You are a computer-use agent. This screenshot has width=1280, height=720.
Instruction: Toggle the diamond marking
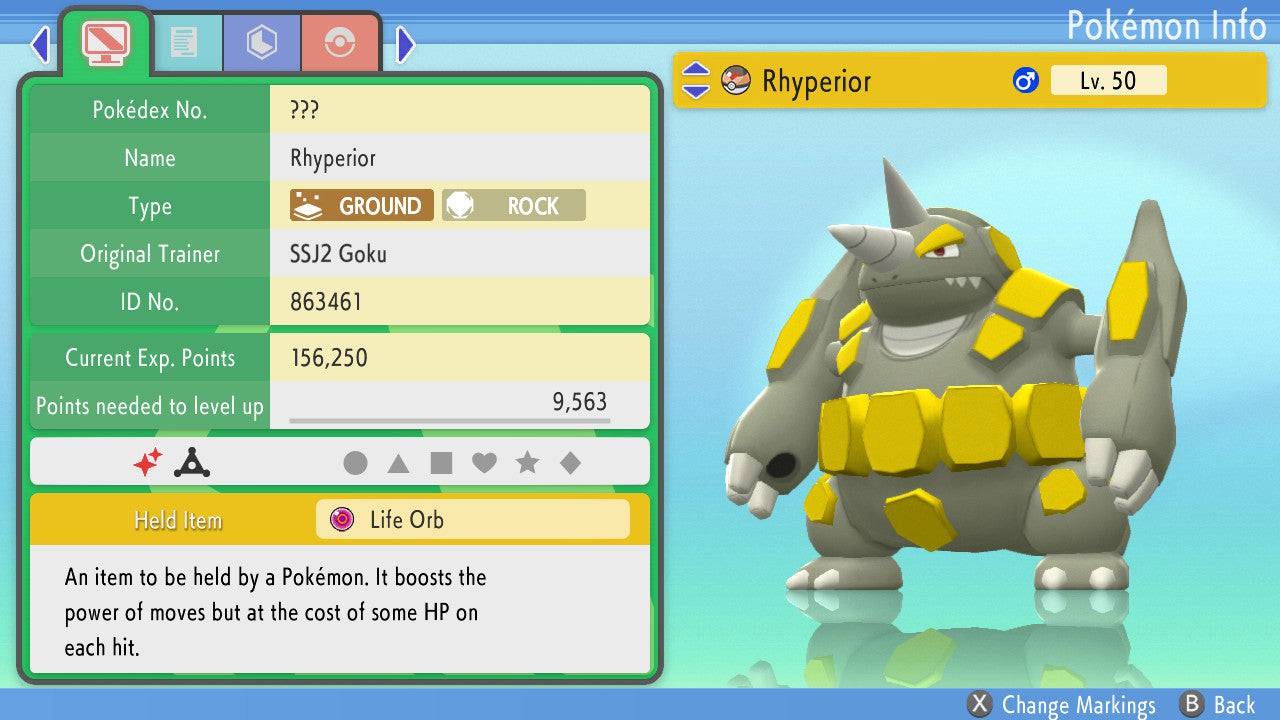click(570, 463)
